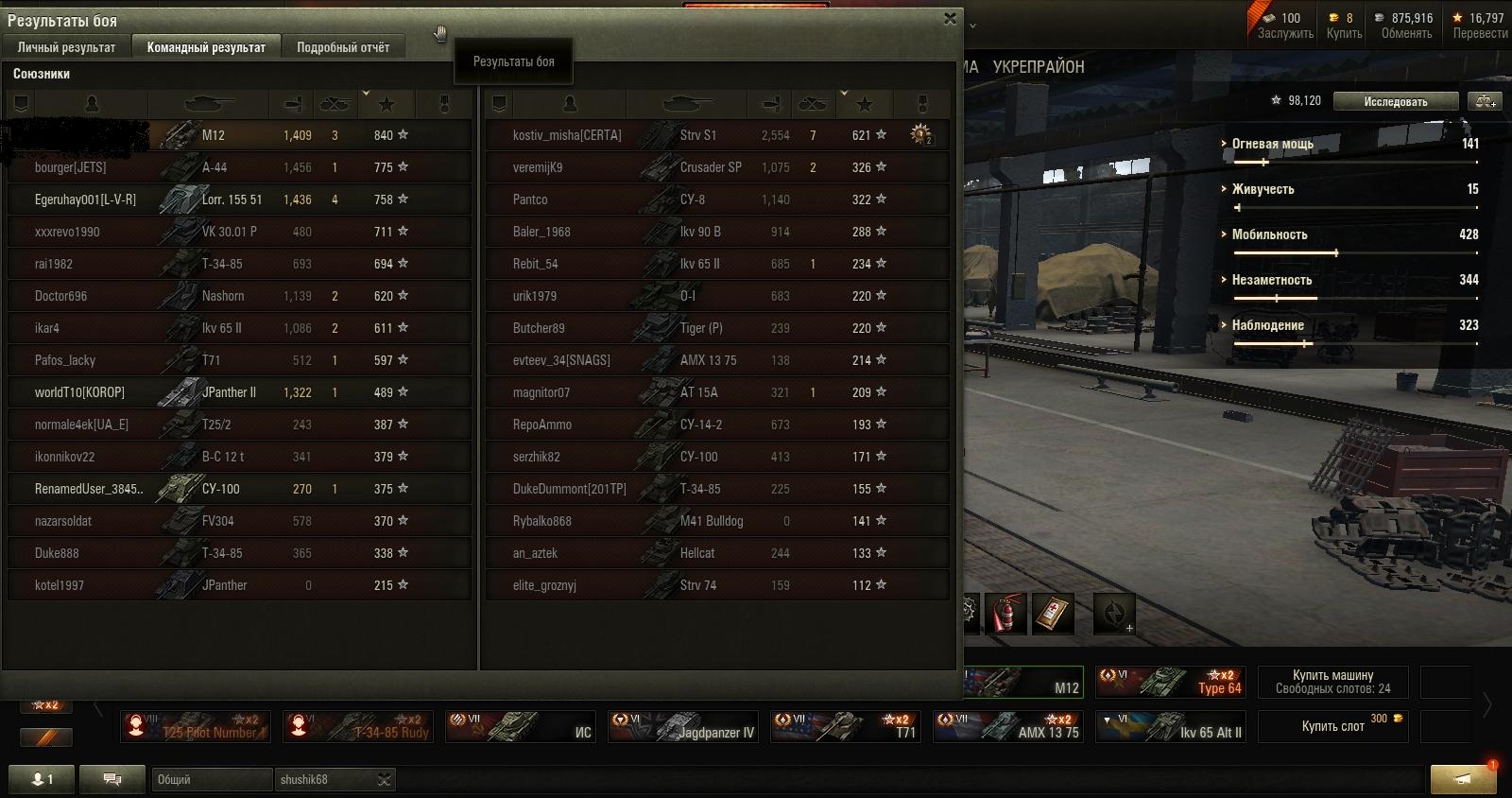The height and width of the screenshot is (798, 1512).
Task: Close the shushik68 chat tab
Action: pos(384,779)
